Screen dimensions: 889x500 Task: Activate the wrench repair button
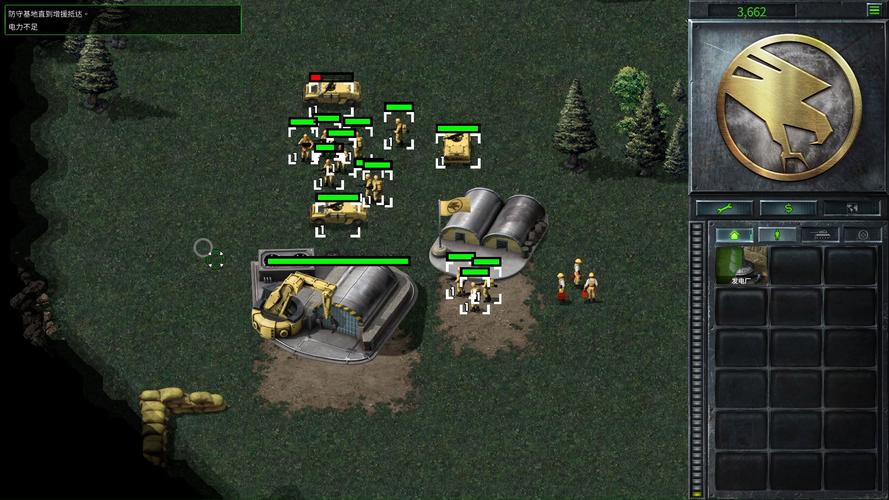click(724, 208)
